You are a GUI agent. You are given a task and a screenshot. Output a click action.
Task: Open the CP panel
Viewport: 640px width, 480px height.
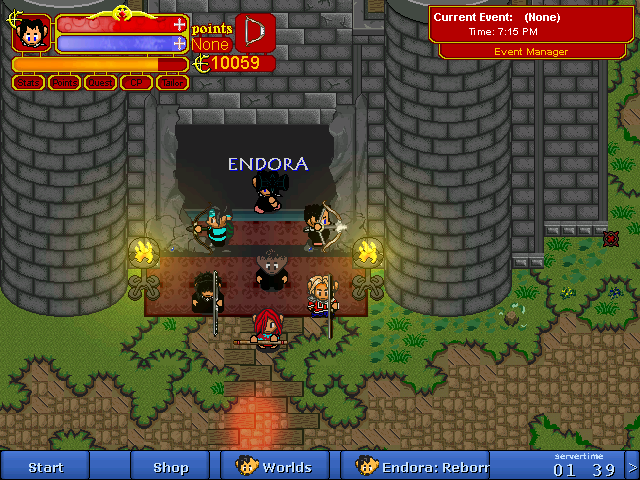click(136, 83)
